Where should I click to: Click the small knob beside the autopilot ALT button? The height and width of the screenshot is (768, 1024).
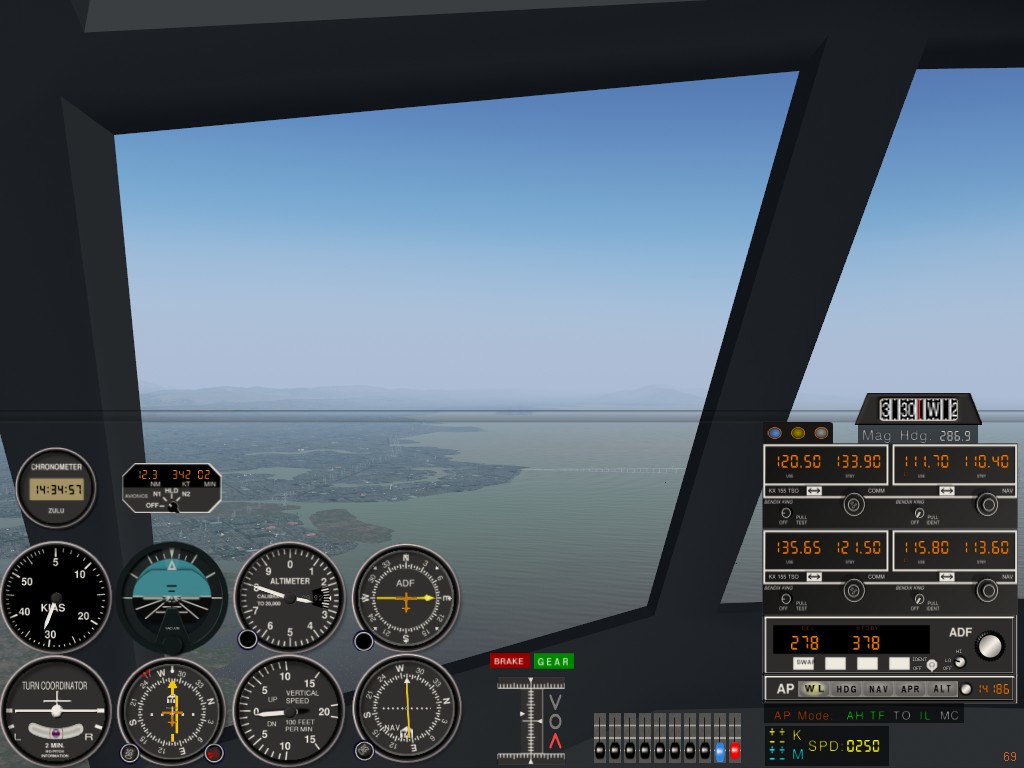click(966, 689)
